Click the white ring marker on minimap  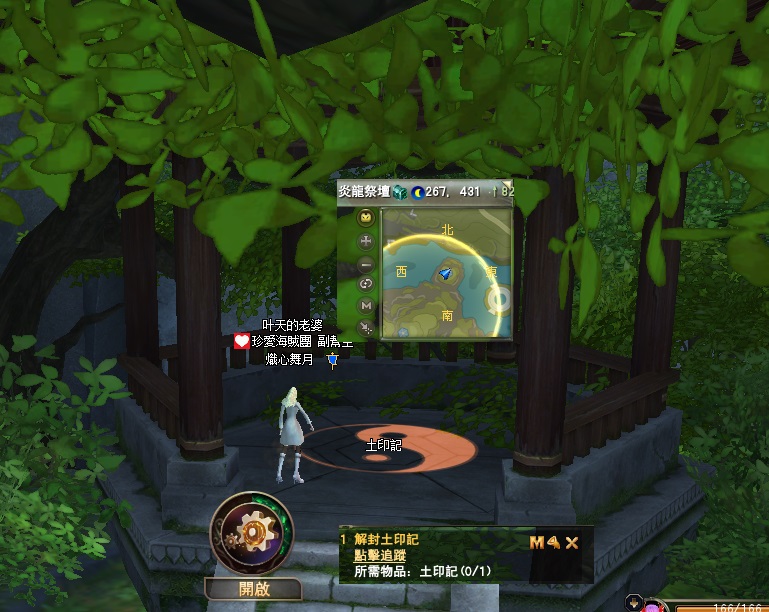497,298
